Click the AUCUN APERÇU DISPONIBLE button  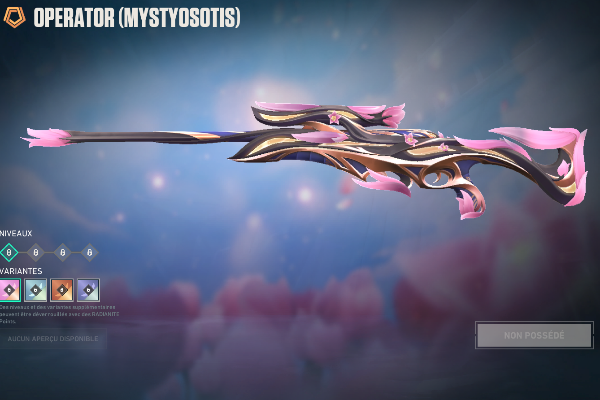coord(54,339)
